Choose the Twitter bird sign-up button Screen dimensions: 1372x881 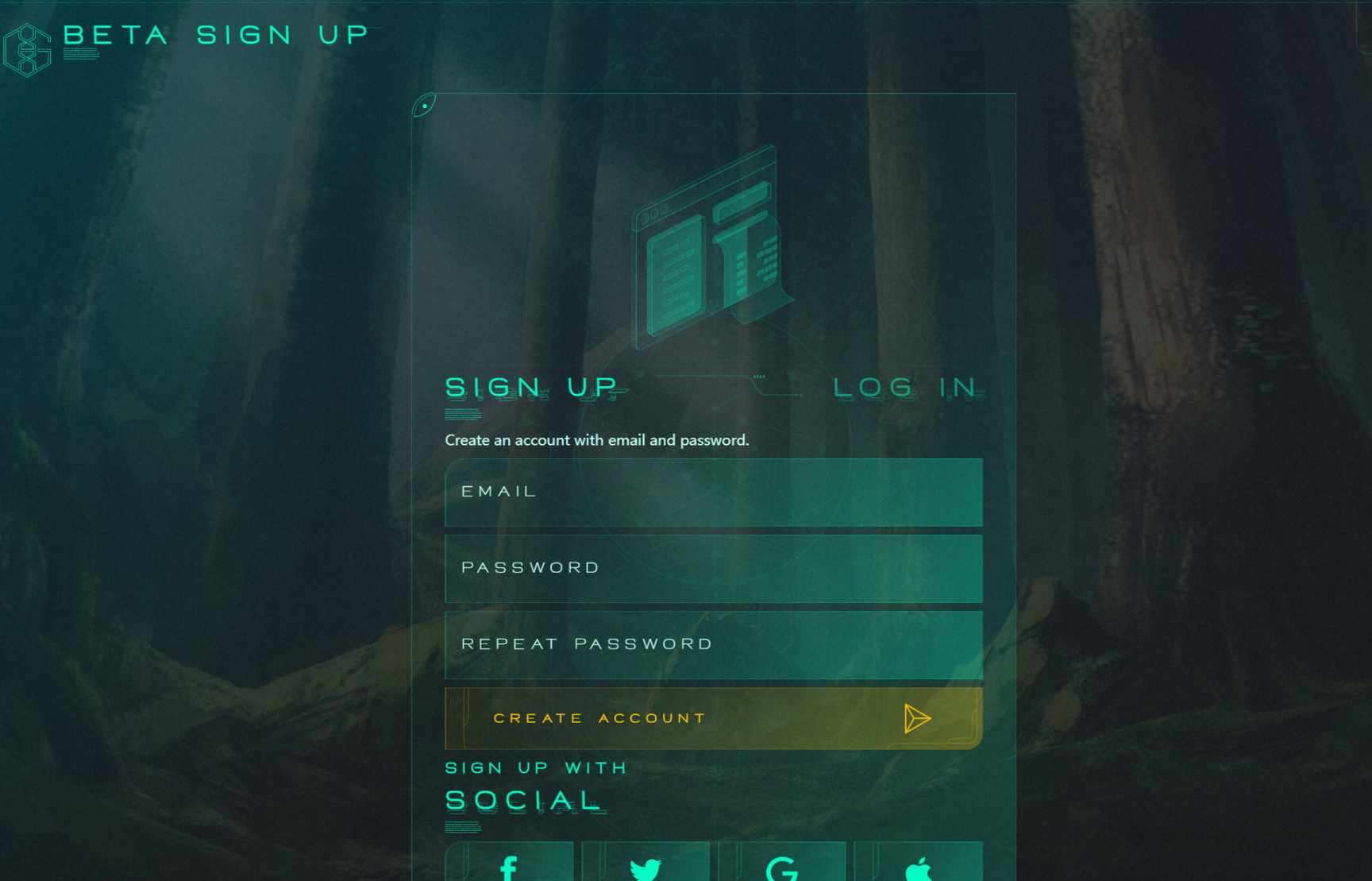click(x=646, y=865)
